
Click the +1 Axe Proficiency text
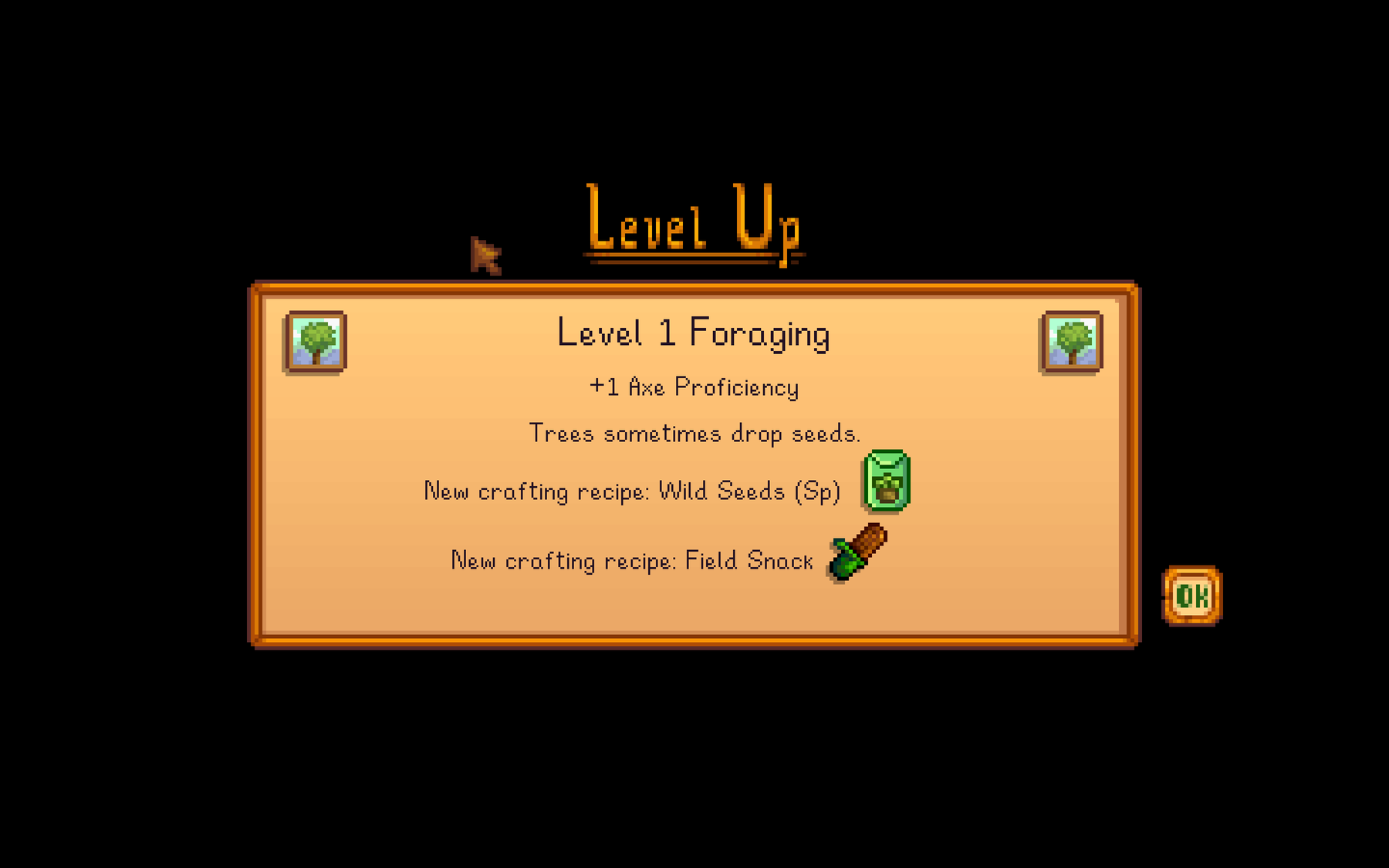tap(694, 387)
